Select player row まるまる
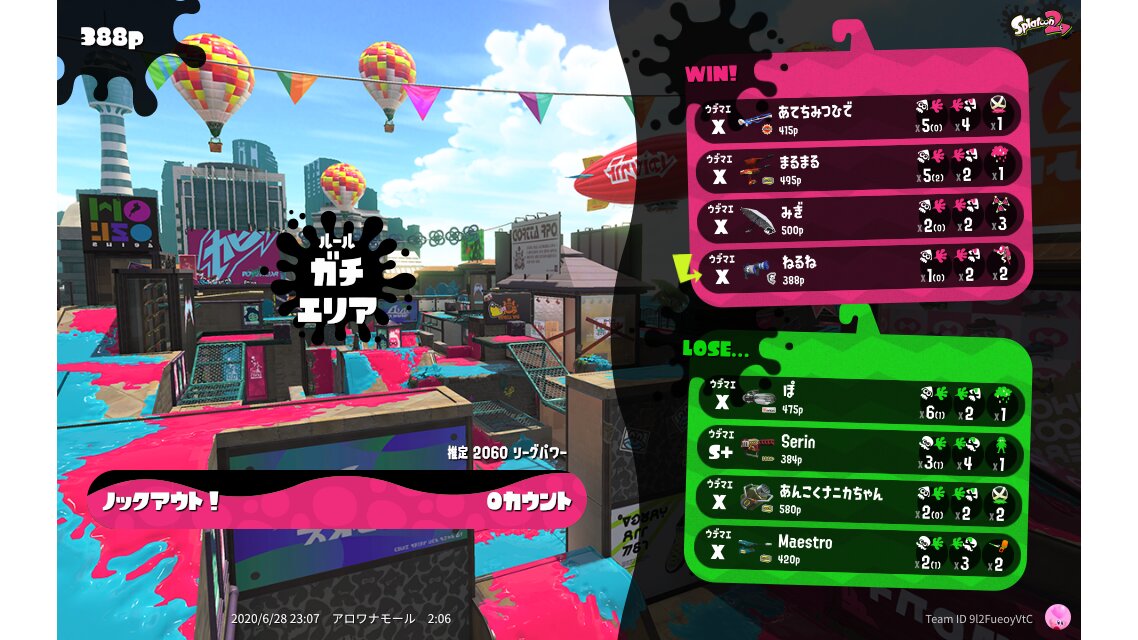 pos(860,167)
